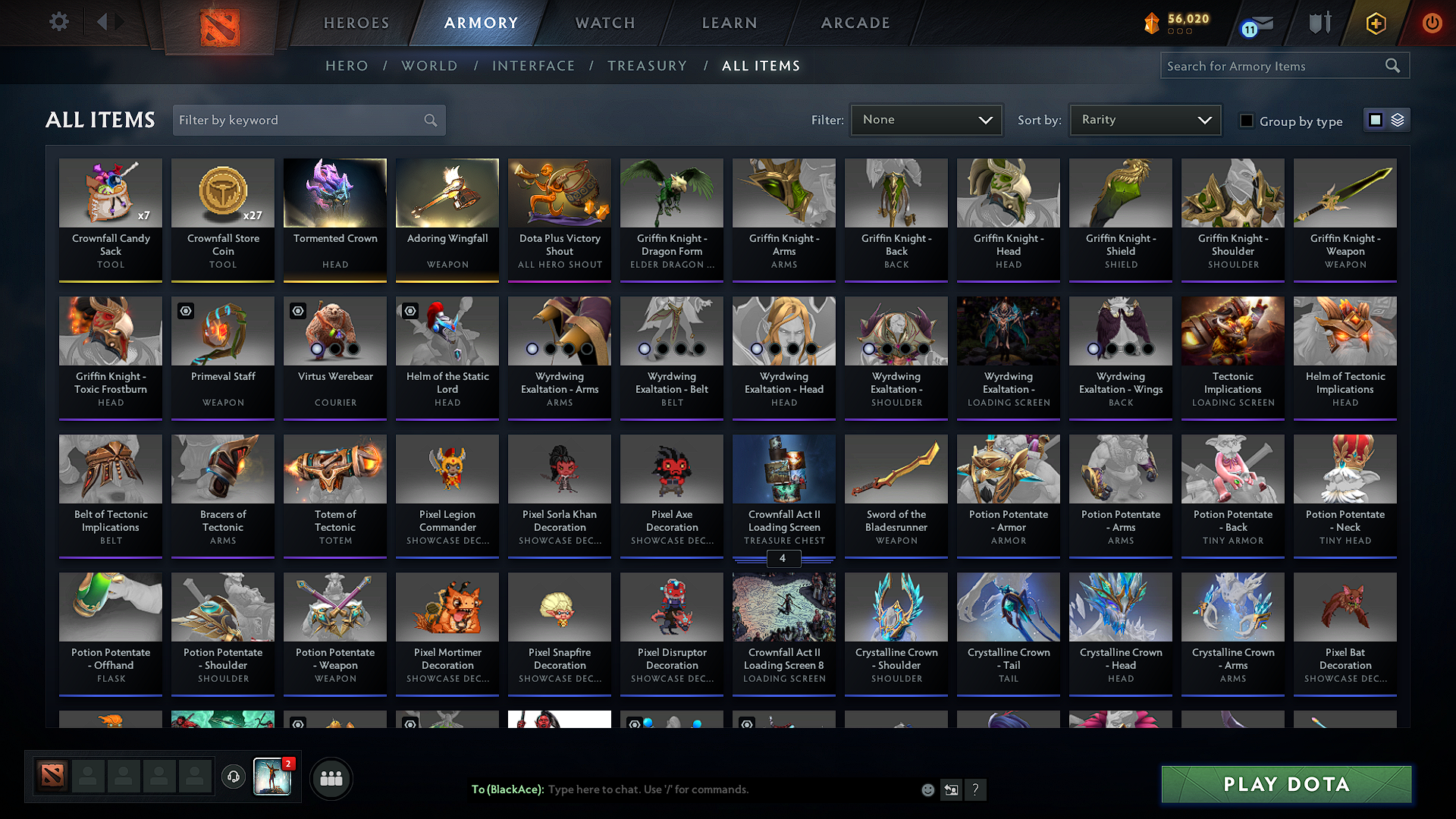Image resolution: width=1456 pixels, height=819 pixels.
Task: Open voice settings with the headphones icon
Action: tap(233, 777)
